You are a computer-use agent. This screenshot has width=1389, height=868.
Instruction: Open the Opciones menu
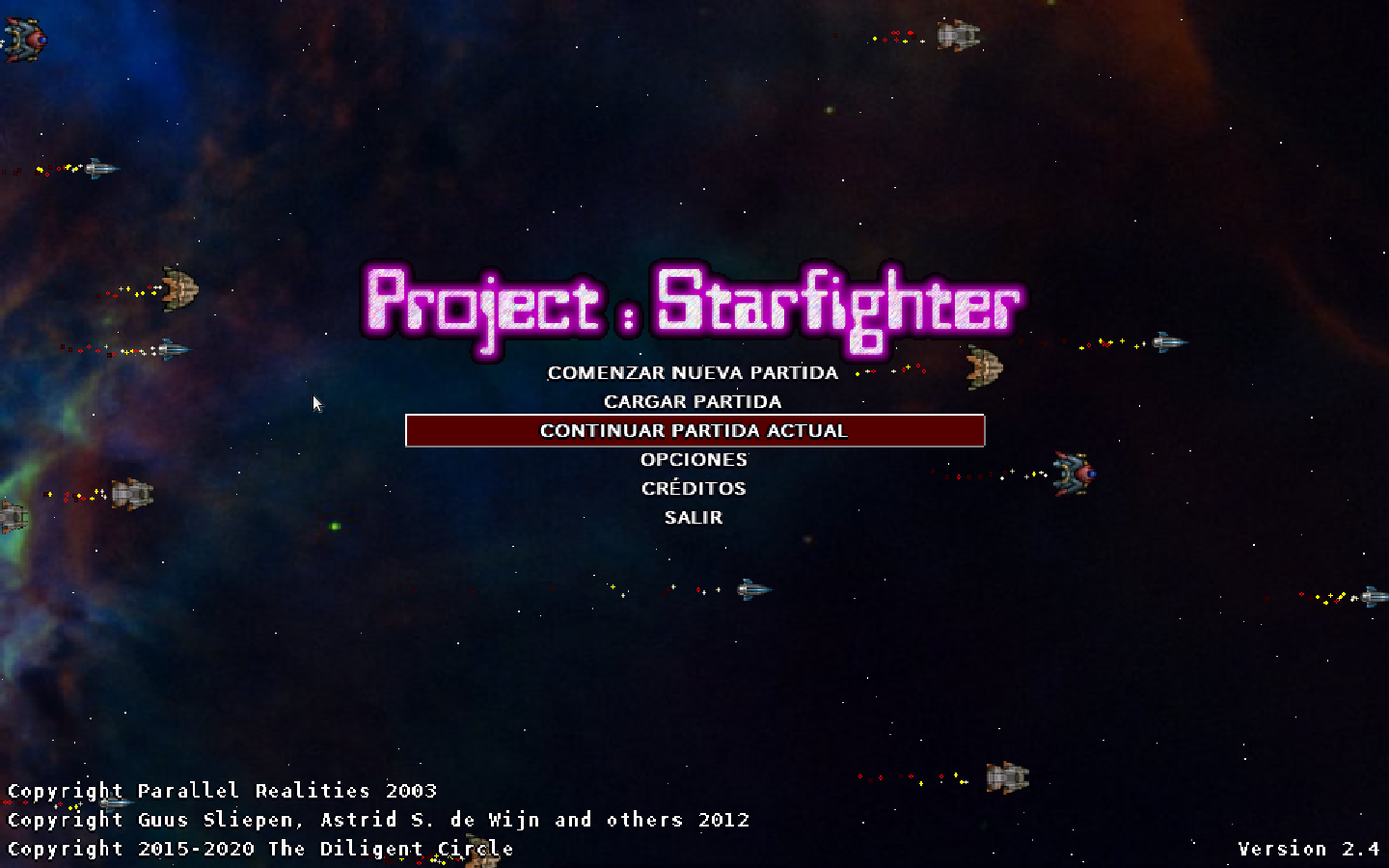pyautogui.click(x=694, y=460)
